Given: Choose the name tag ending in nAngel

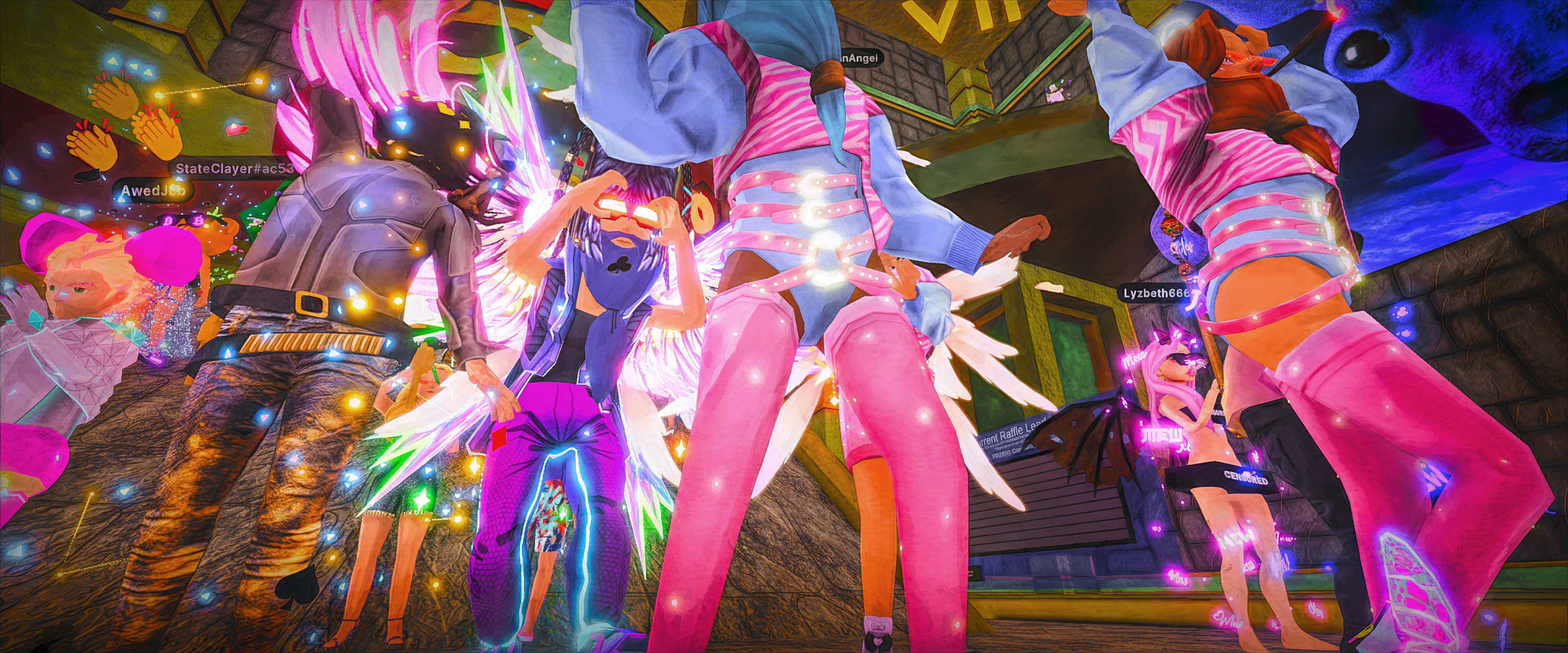Looking at the screenshot, I should pyautogui.click(x=857, y=58).
